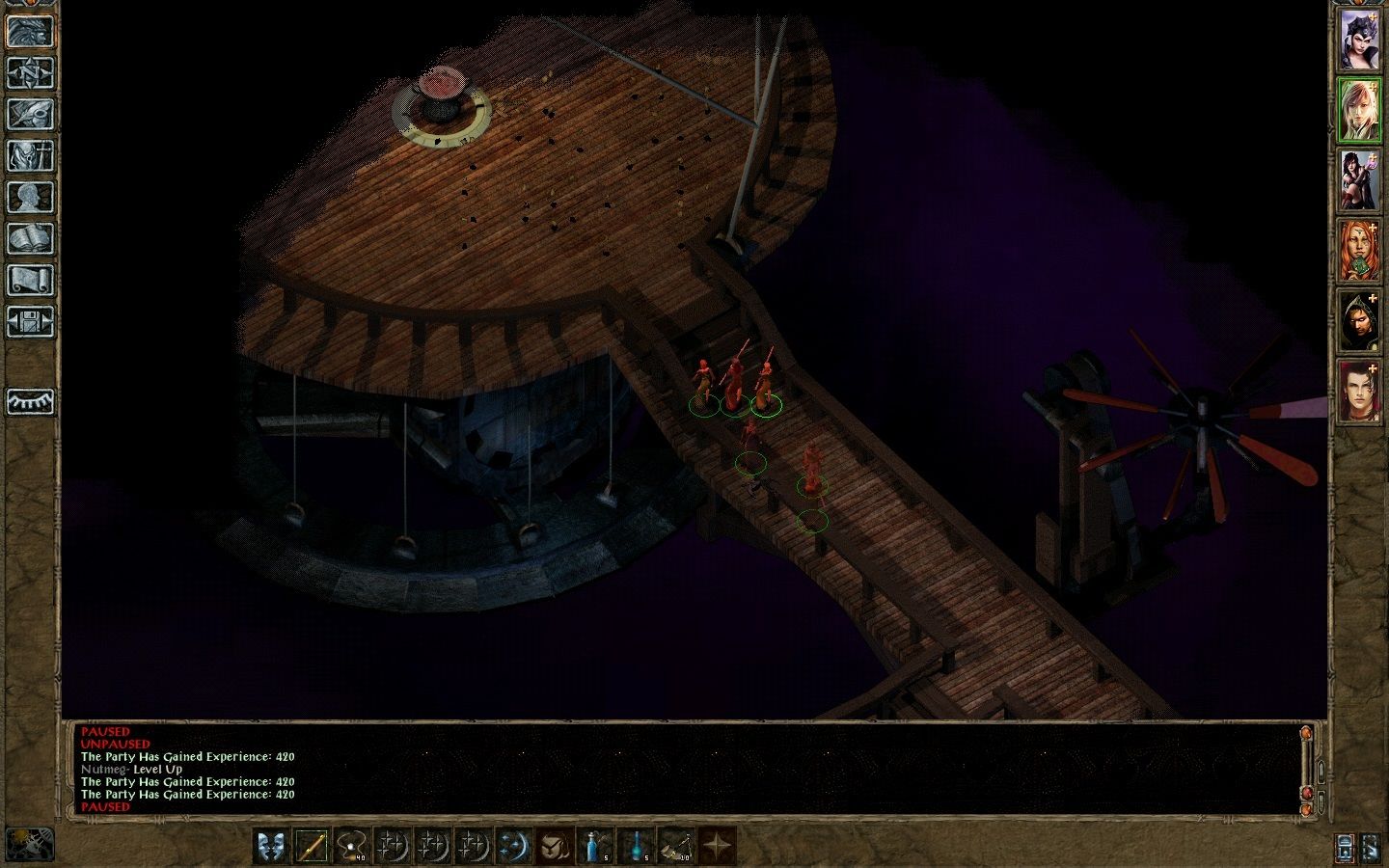Open special abilities star button
Image resolution: width=1389 pixels, height=868 pixels.
point(716,846)
